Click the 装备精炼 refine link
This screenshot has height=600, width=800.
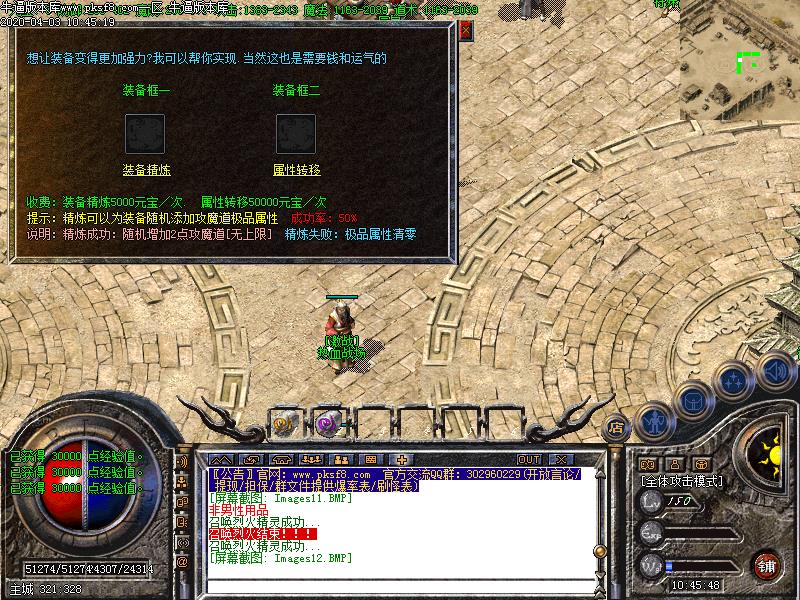(146, 170)
